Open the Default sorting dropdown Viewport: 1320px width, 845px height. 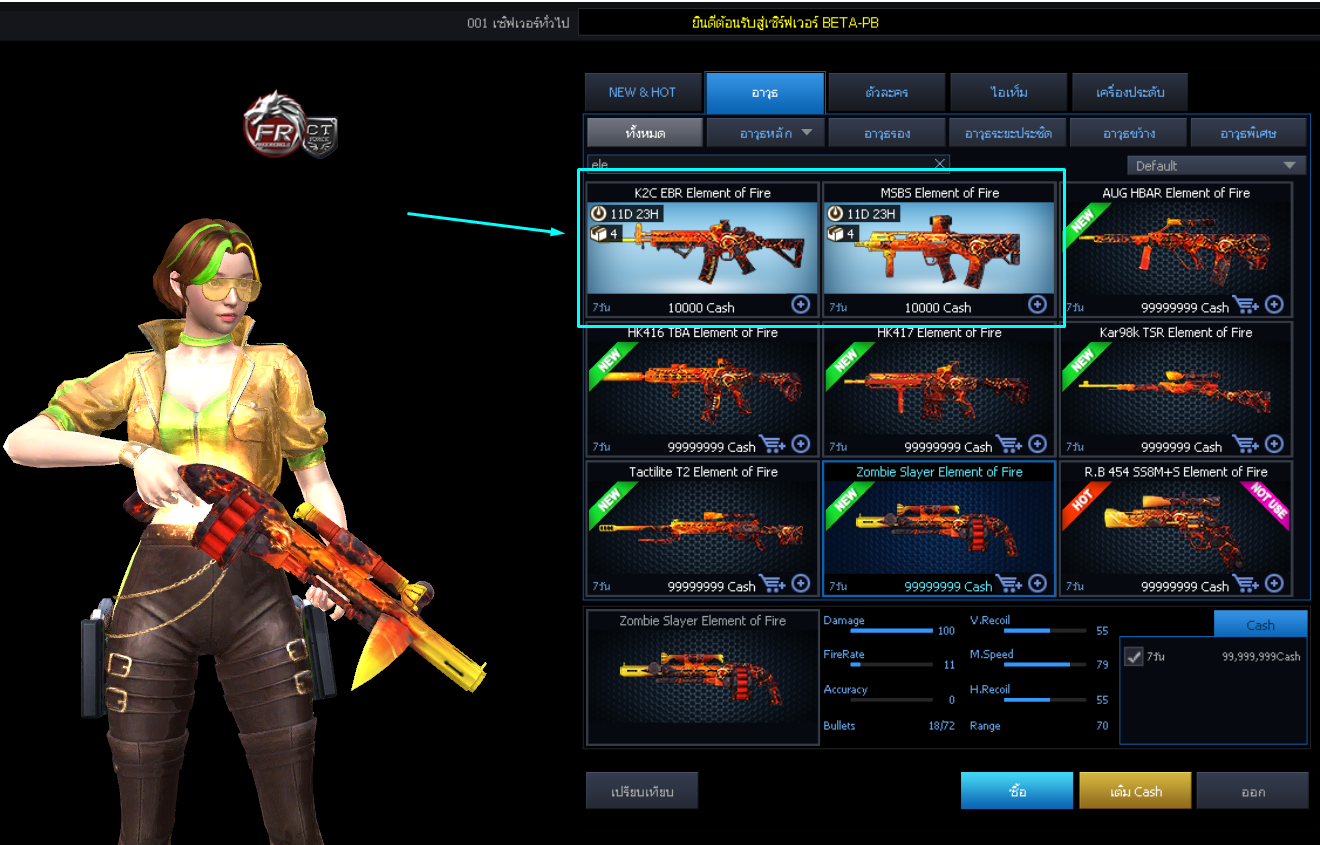1216,164
